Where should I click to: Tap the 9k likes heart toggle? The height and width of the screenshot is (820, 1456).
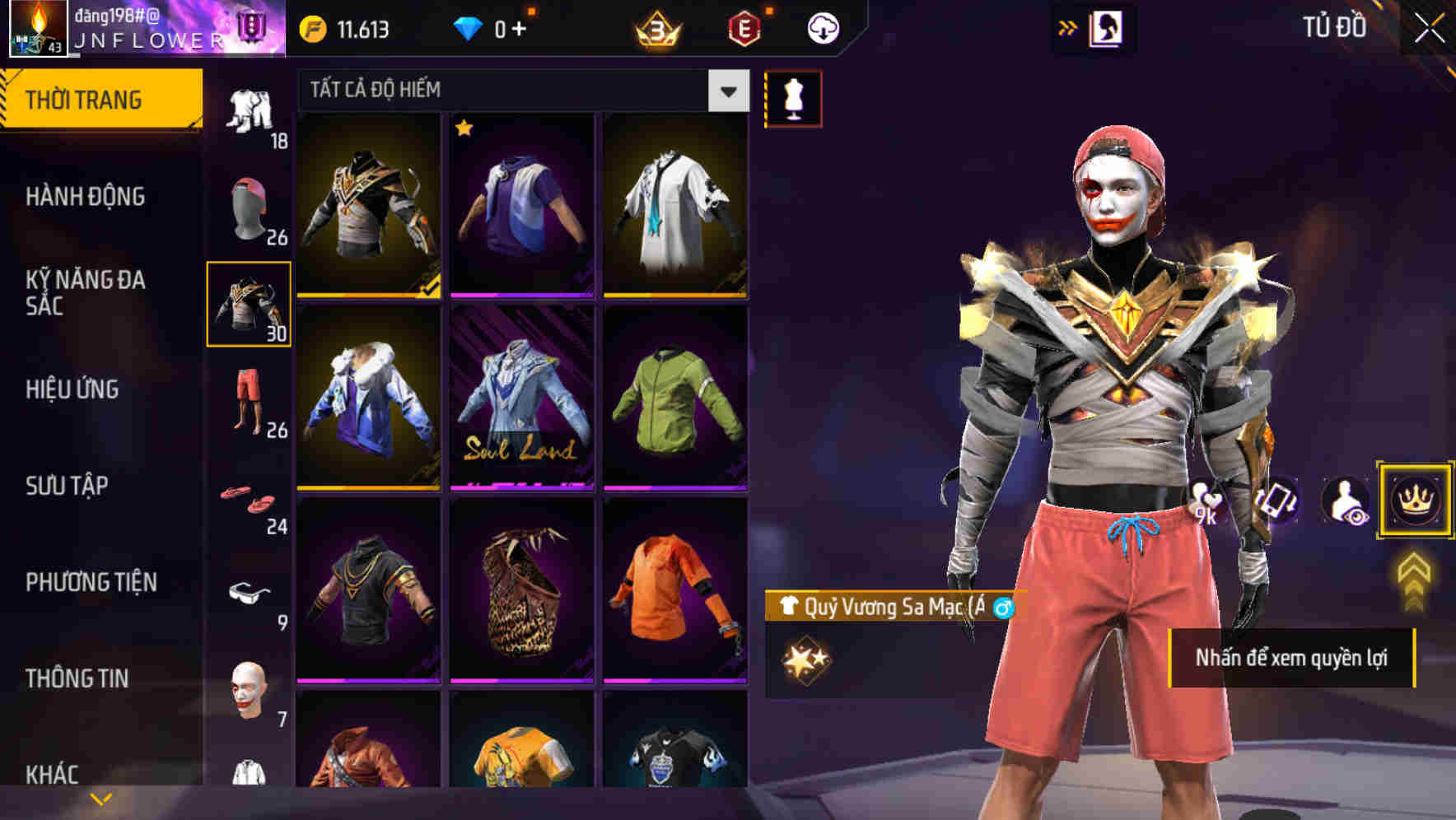click(1207, 500)
